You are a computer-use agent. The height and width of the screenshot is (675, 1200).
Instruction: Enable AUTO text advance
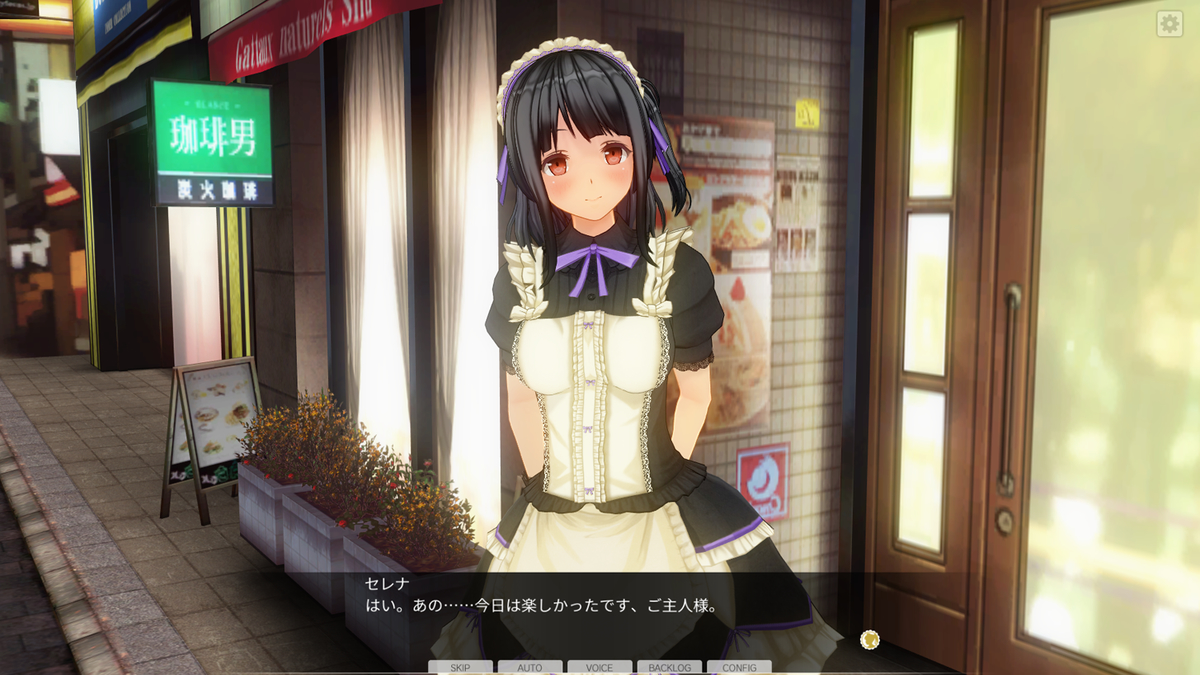(x=530, y=667)
